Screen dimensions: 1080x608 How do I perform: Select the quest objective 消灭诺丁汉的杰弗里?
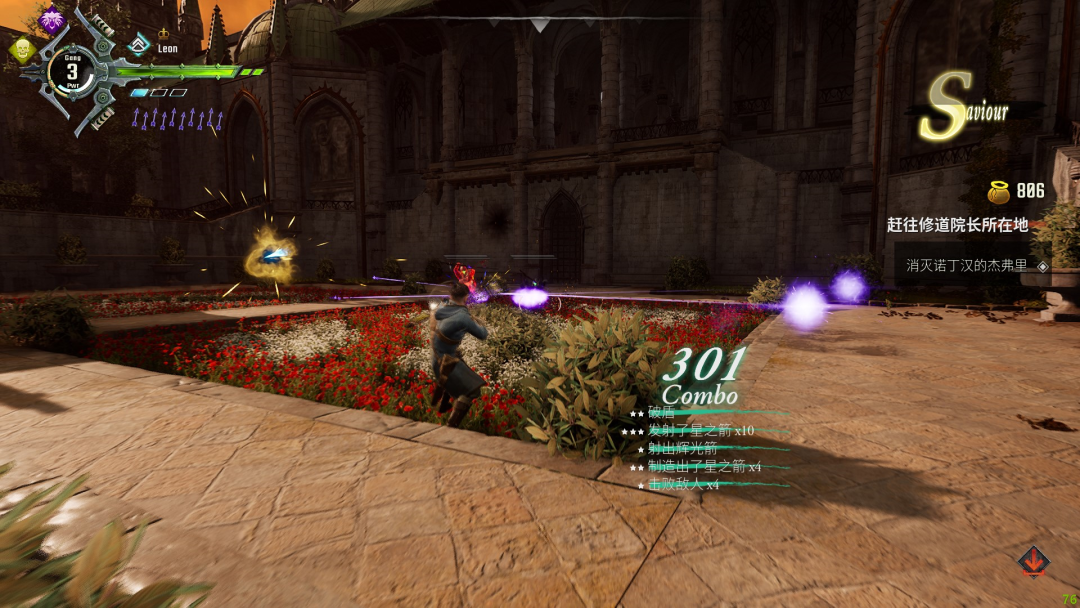point(968,266)
